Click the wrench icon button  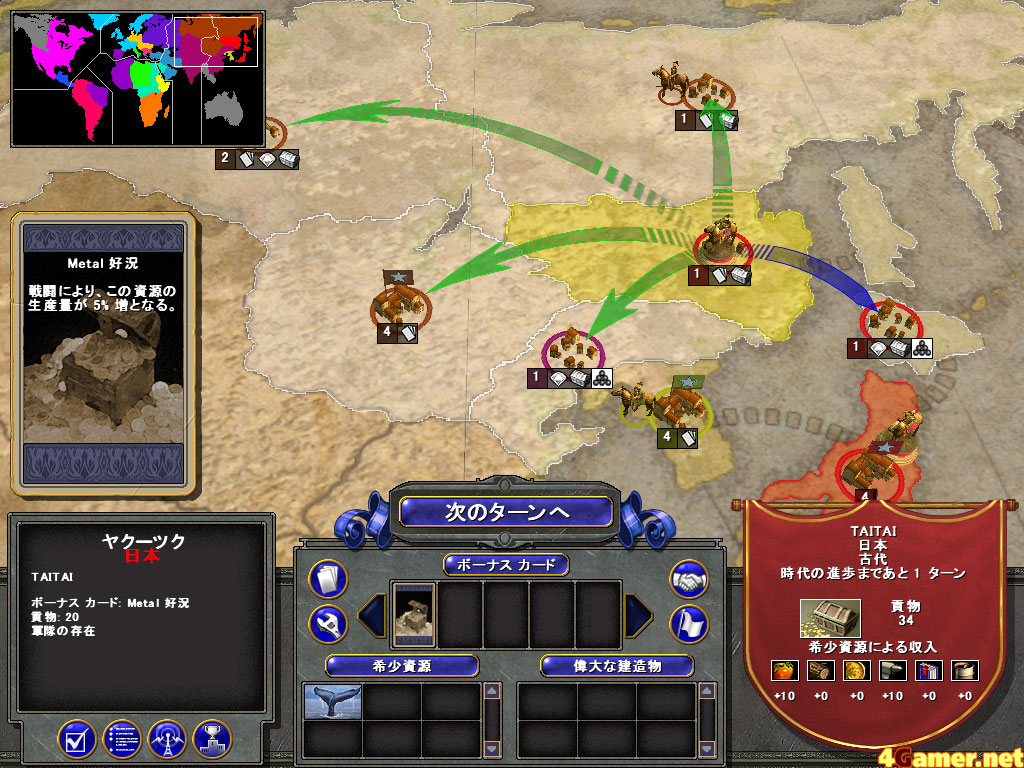click(327, 622)
